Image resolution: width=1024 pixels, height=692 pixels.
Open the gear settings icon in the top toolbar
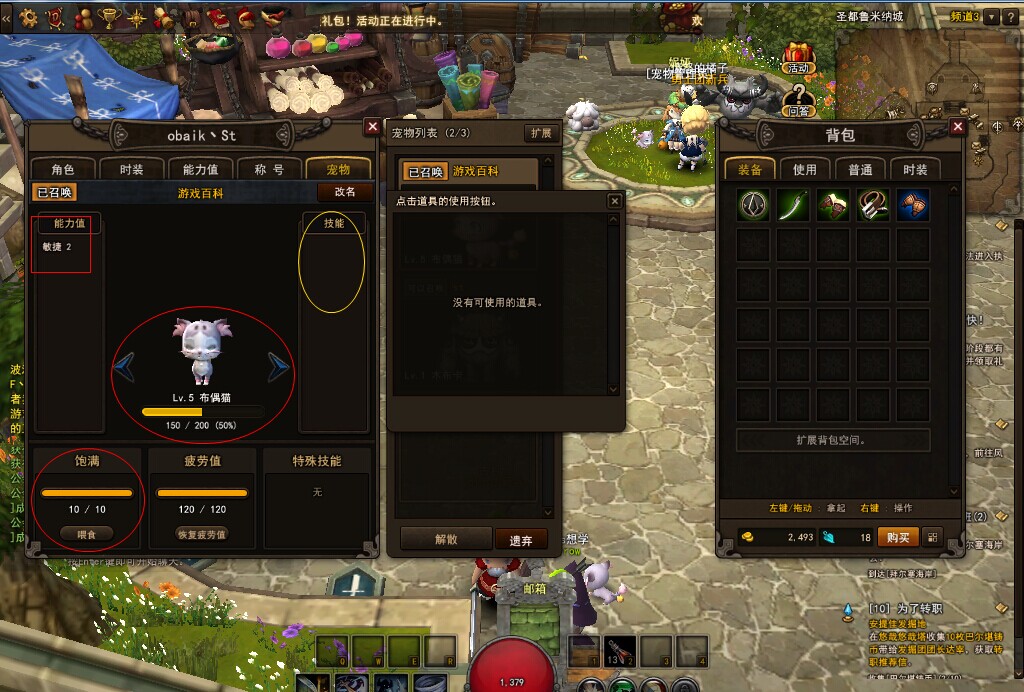[x=29, y=17]
